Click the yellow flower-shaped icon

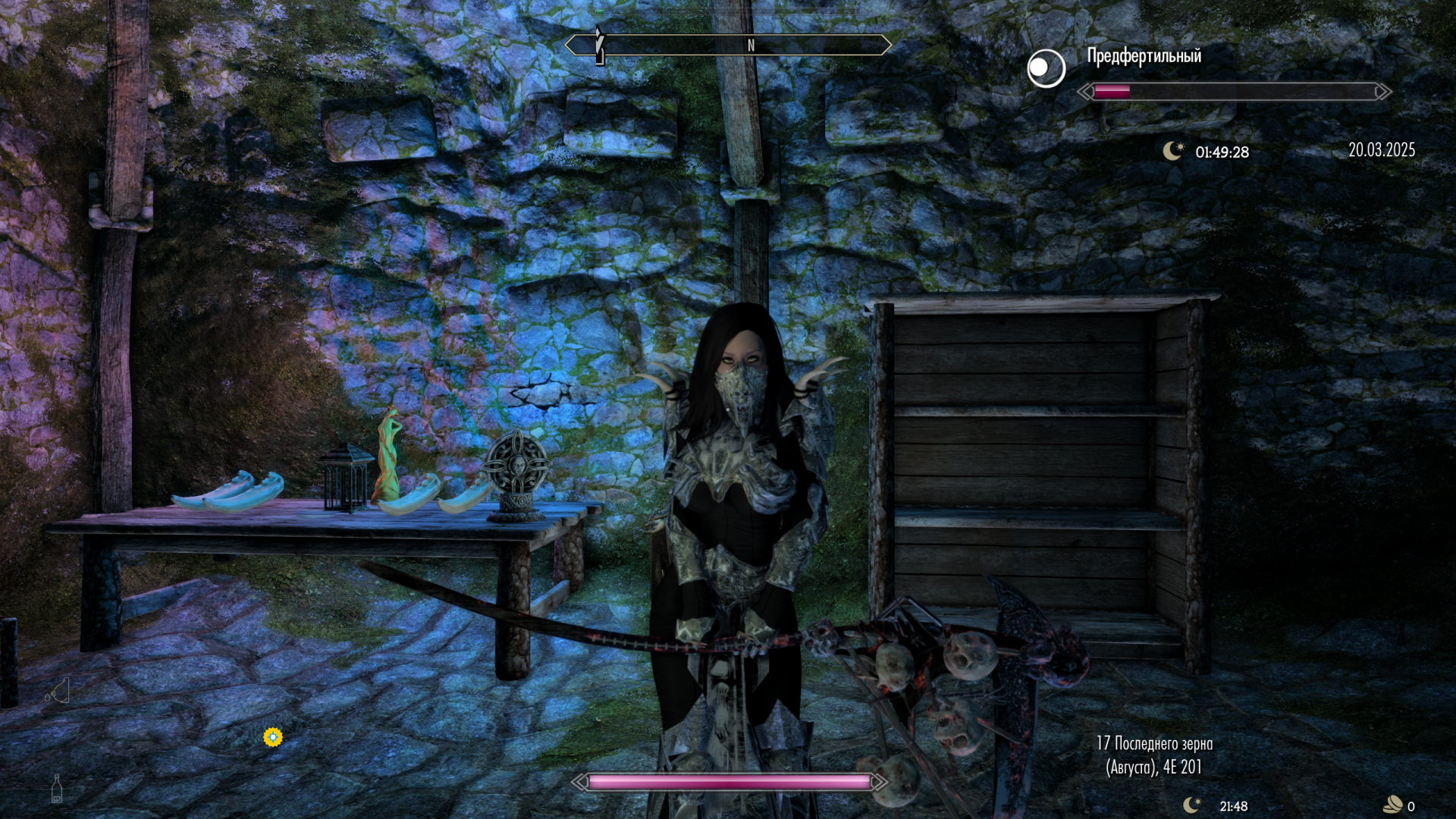[273, 736]
